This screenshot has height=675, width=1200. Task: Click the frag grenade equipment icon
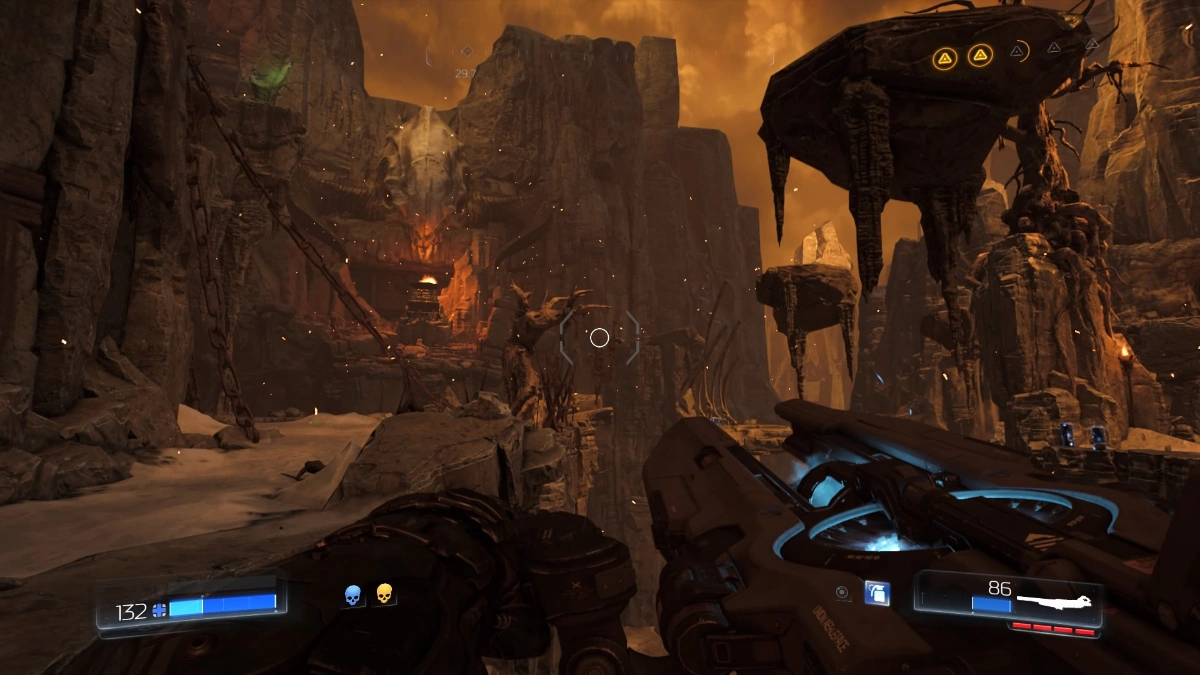[876, 592]
